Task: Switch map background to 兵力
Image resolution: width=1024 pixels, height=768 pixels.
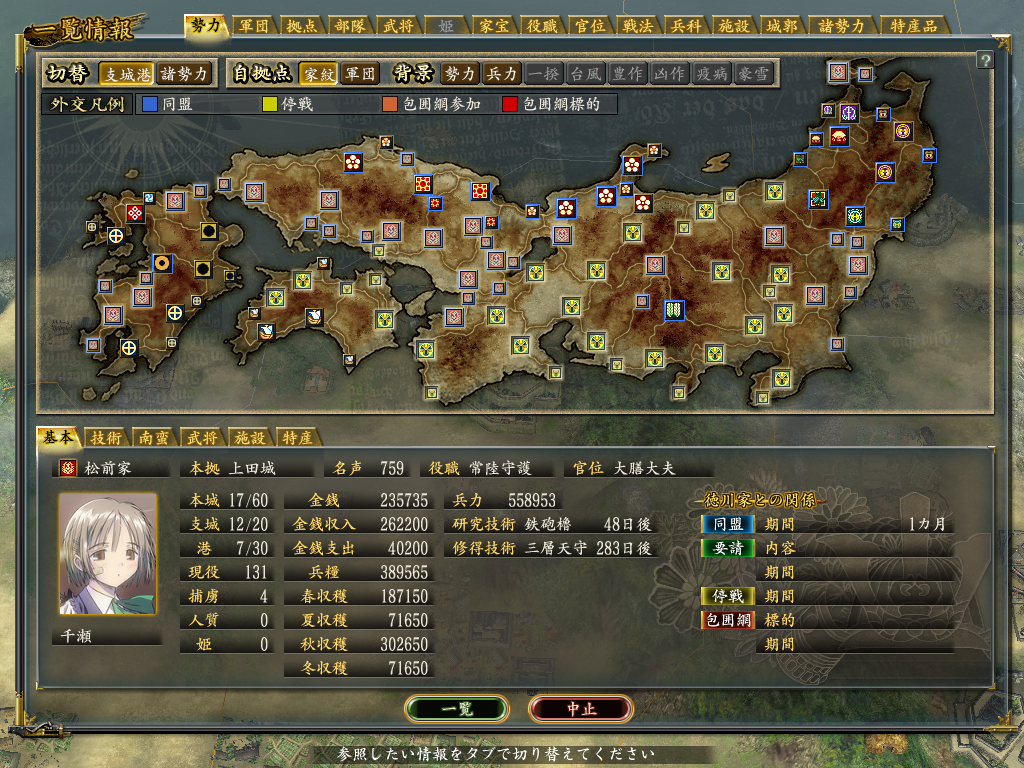Action: tap(501, 73)
